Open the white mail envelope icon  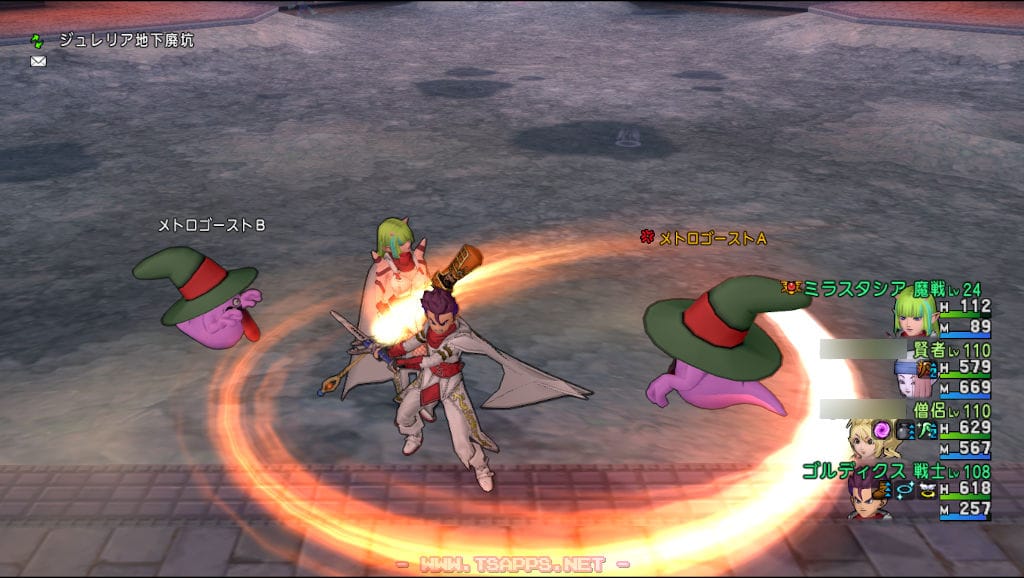click(x=38, y=61)
